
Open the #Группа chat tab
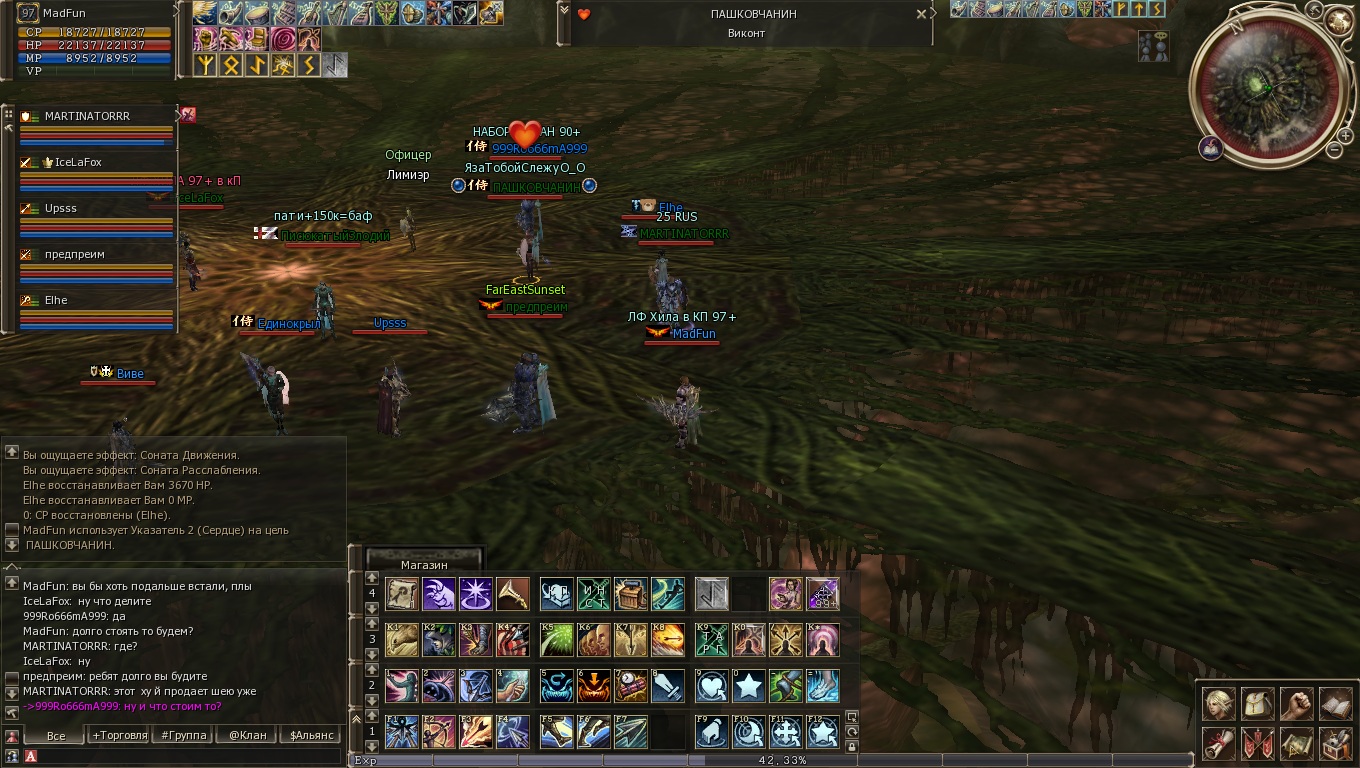[x=184, y=735]
